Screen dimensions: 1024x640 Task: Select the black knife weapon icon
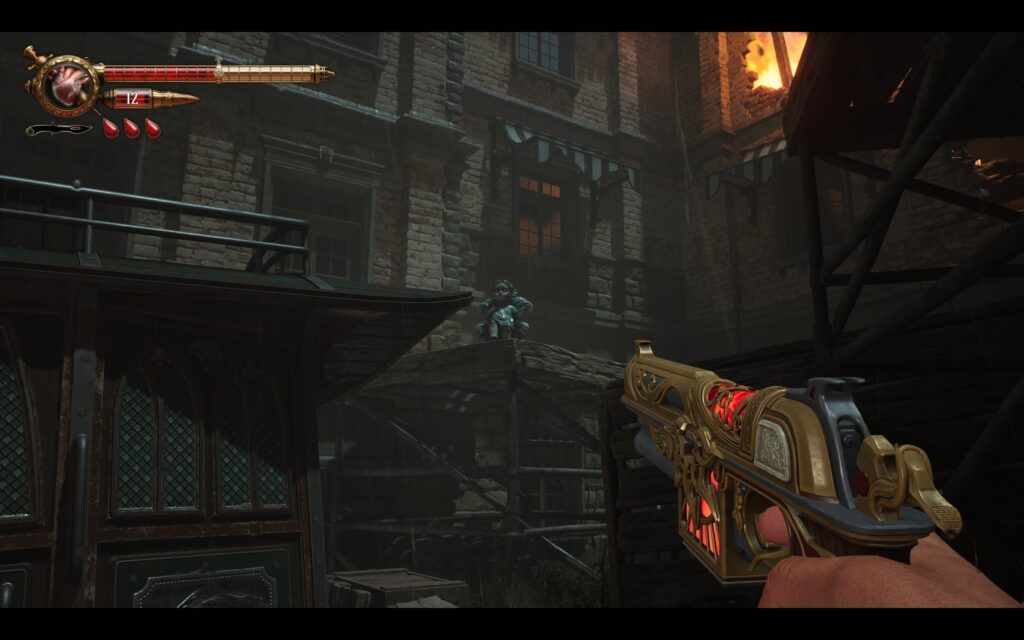pyautogui.click(x=58, y=129)
